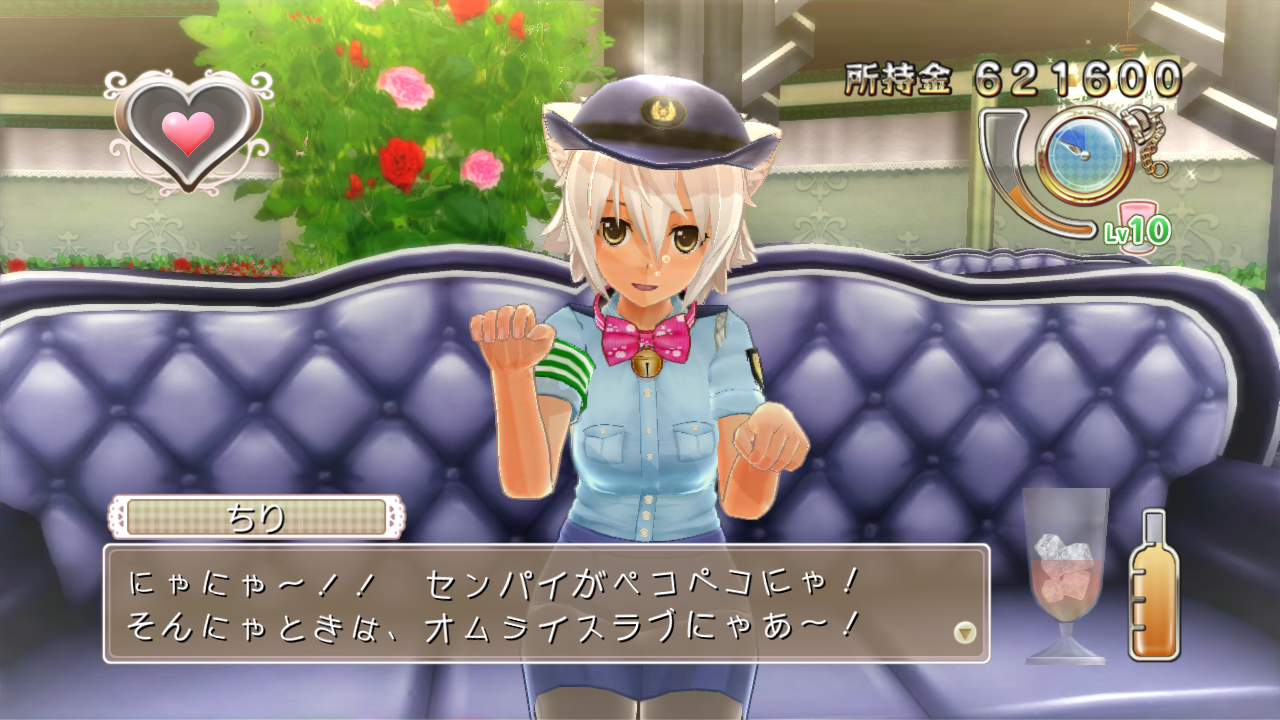Choose the orange liquor bottle icon

(x=1154, y=588)
